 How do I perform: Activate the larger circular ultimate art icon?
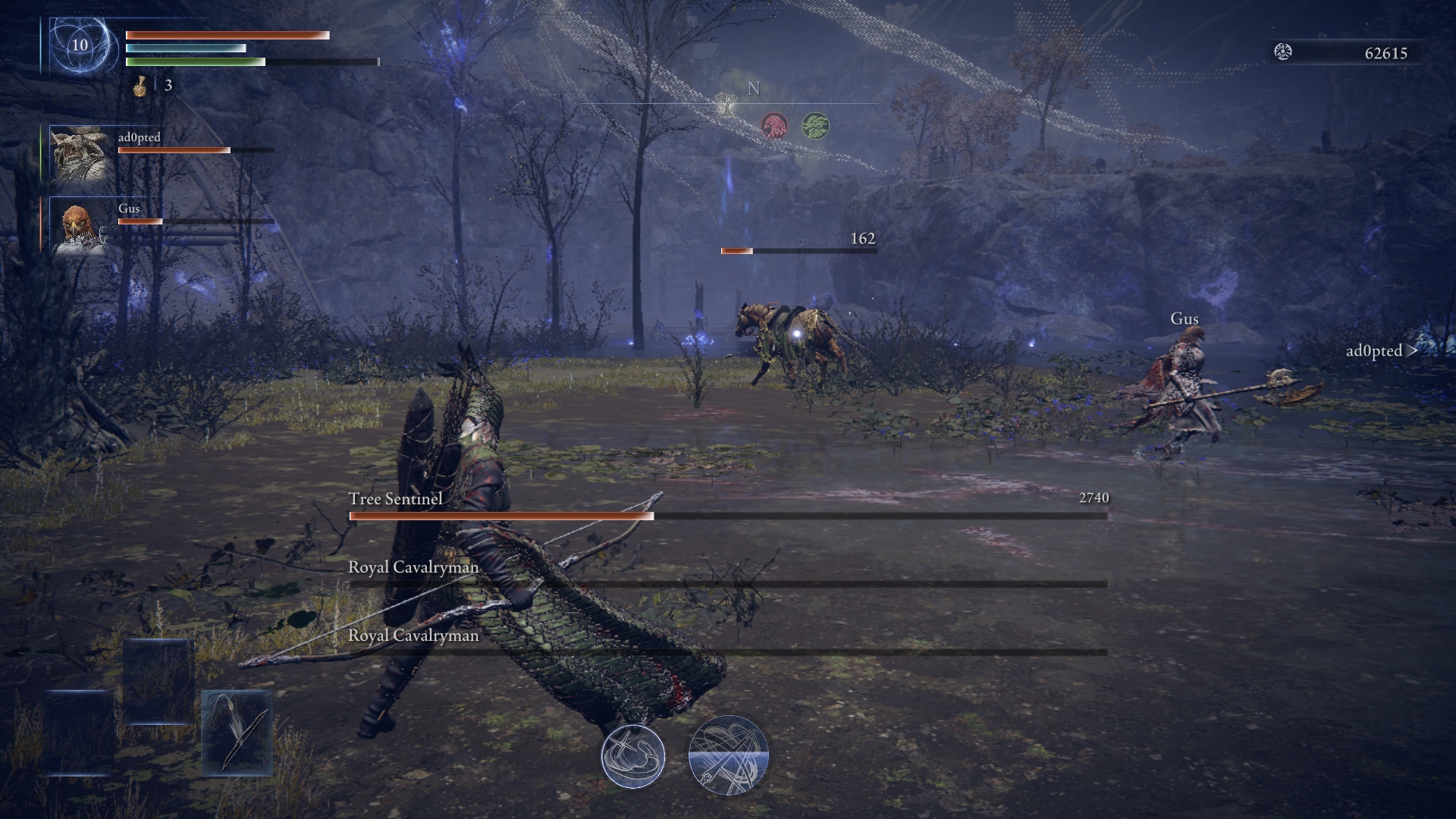click(729, 756)
